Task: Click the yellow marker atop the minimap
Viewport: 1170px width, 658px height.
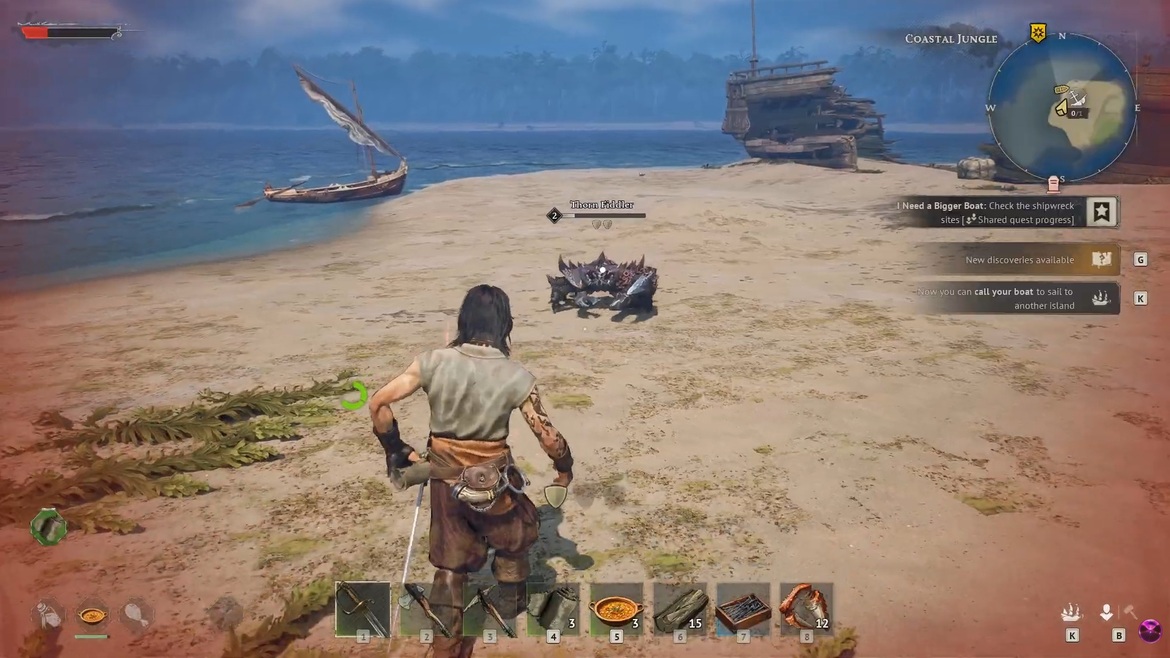Action: [x=1038, y=34]
